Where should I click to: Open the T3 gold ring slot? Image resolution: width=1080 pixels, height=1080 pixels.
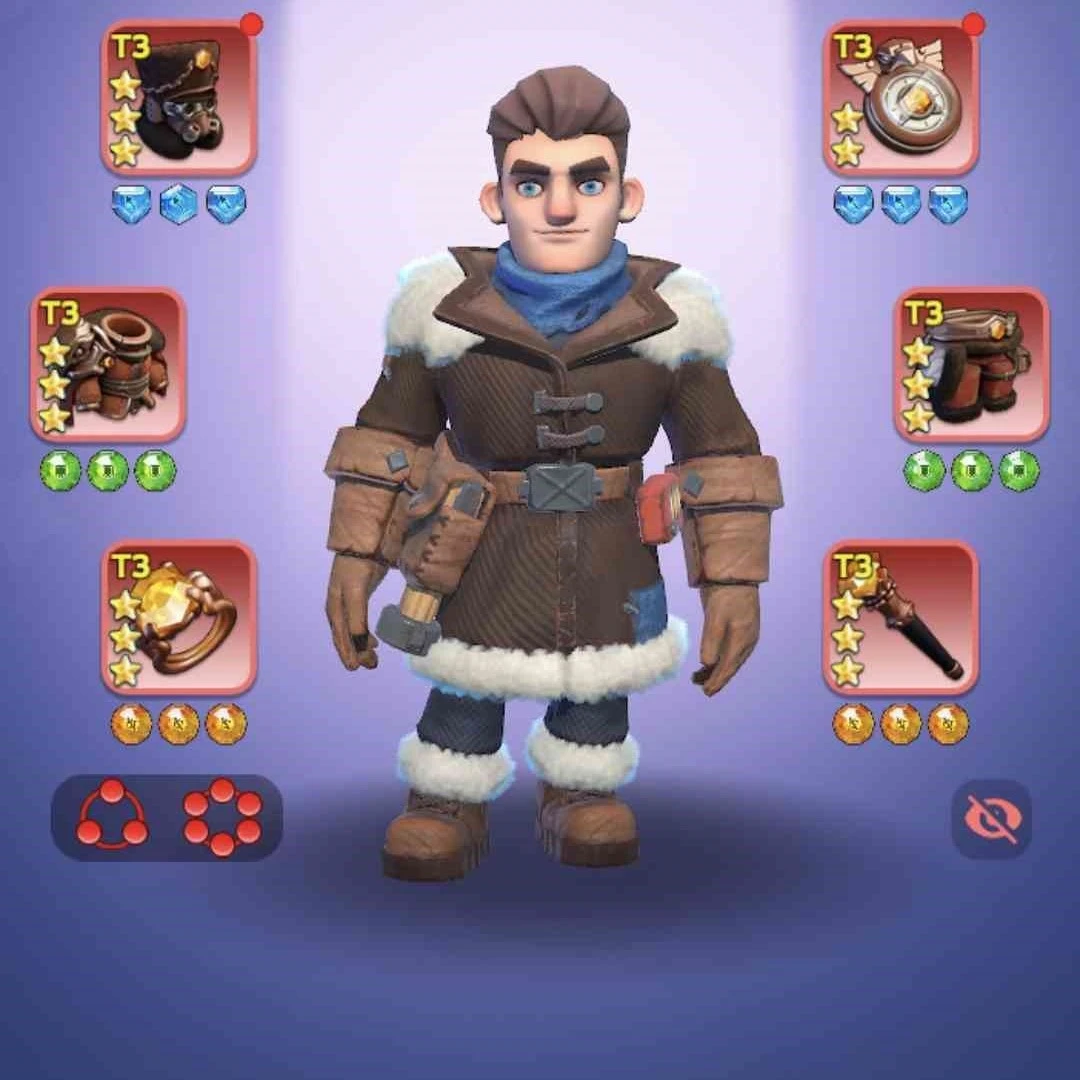point(179,618)
